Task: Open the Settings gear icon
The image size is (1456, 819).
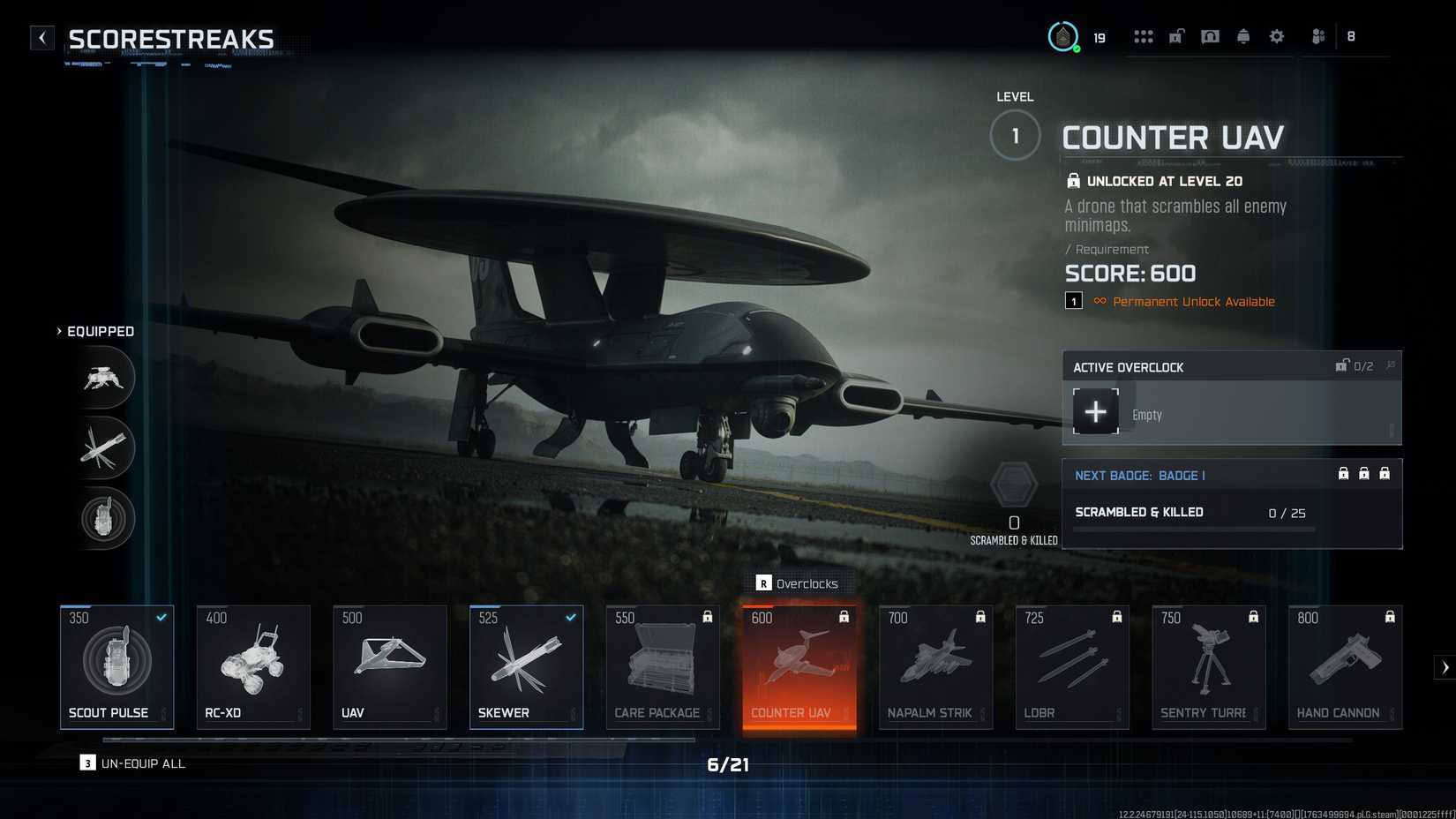Action: (1276, 36)
